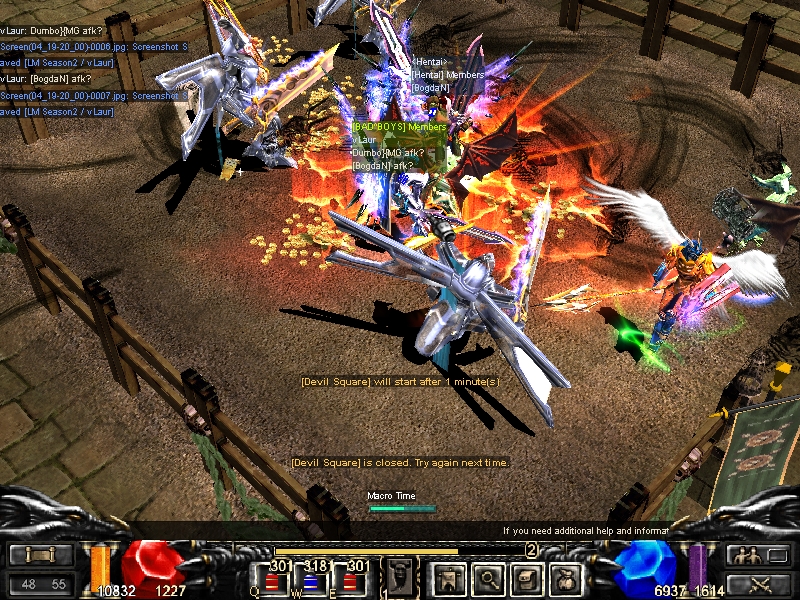
Task: Select the active skill slot icon
Action: 399,576
